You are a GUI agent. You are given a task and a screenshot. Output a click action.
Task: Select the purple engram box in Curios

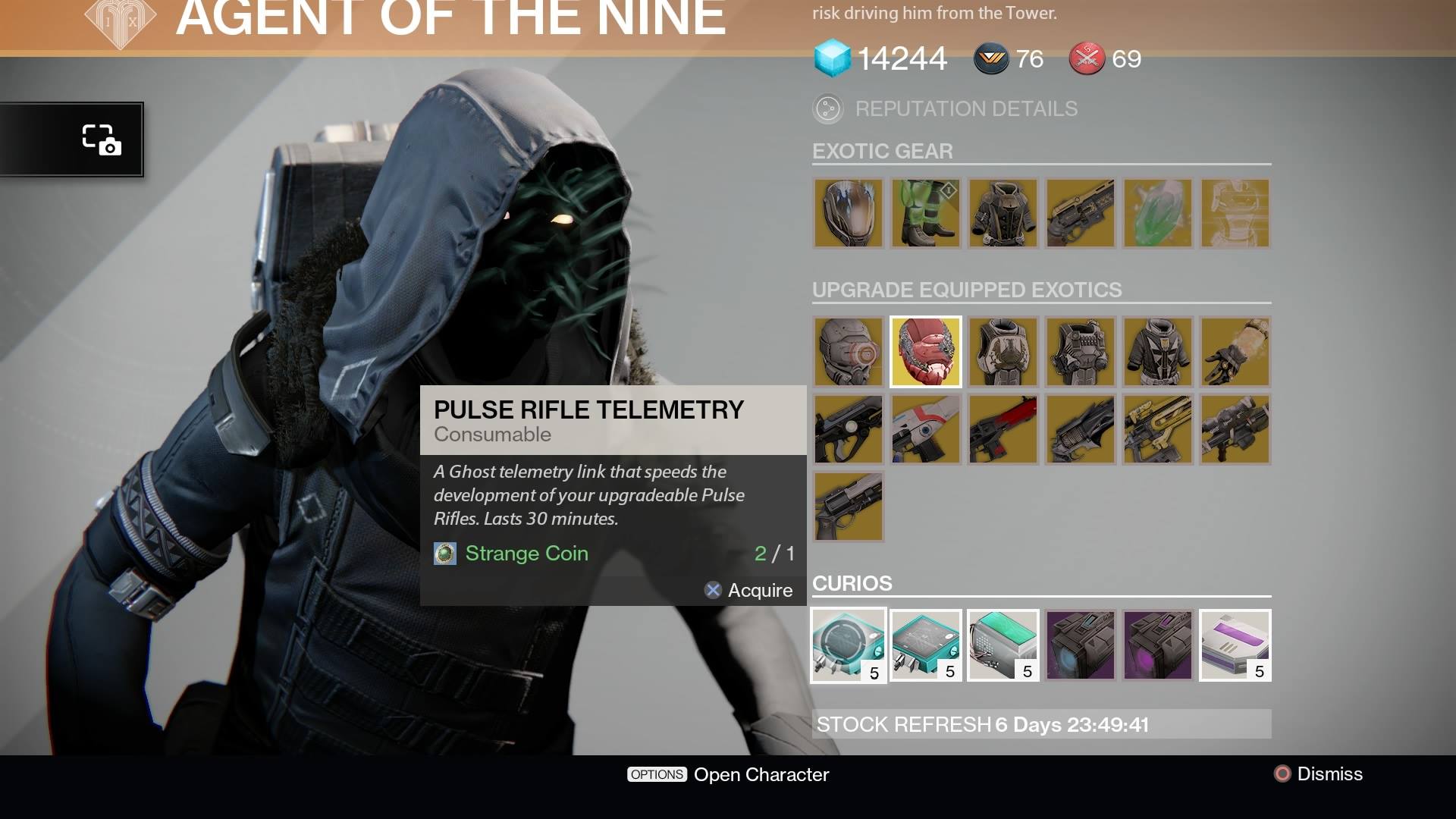1080,645
